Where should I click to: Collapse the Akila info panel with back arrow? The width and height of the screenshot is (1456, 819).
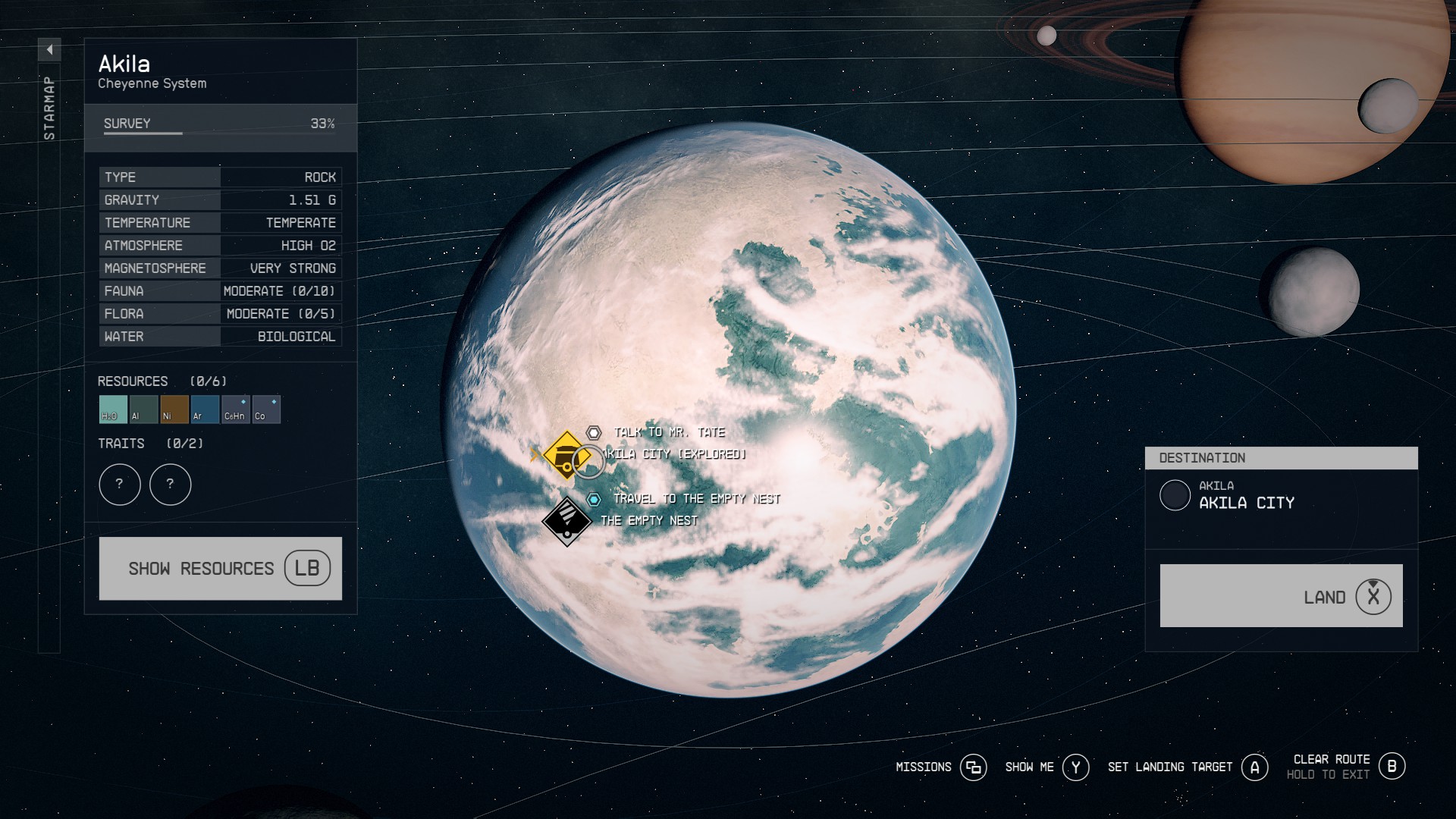(50, 49)
